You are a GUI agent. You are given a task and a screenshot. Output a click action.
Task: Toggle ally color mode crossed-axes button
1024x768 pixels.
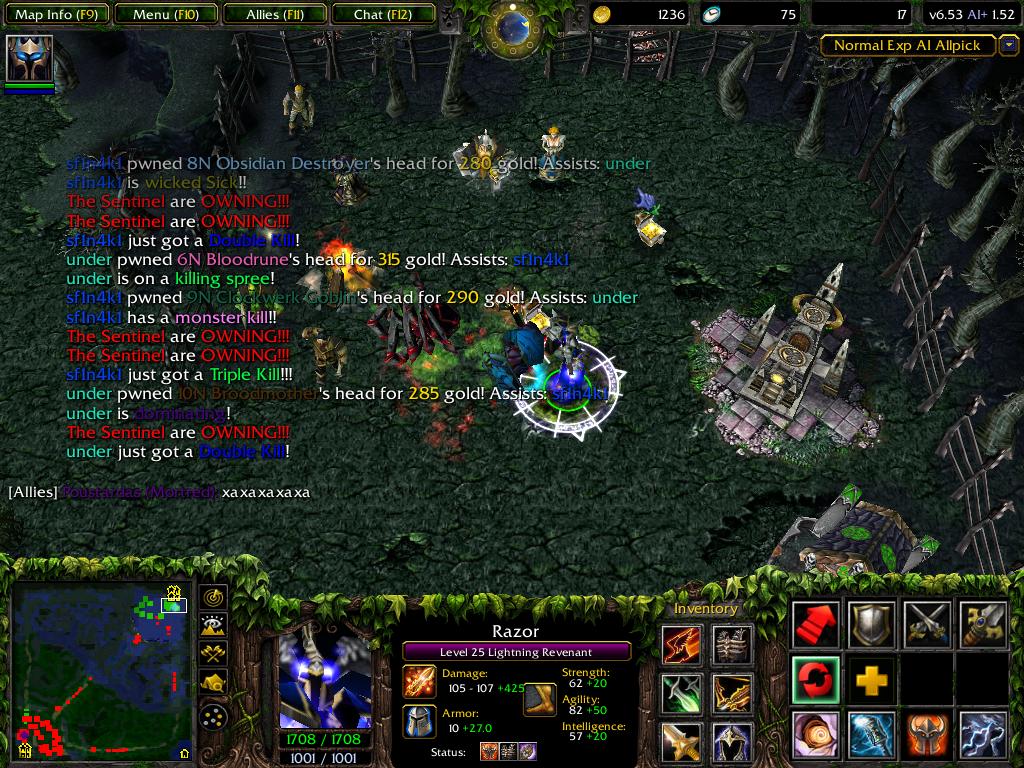tap(214, 654)
